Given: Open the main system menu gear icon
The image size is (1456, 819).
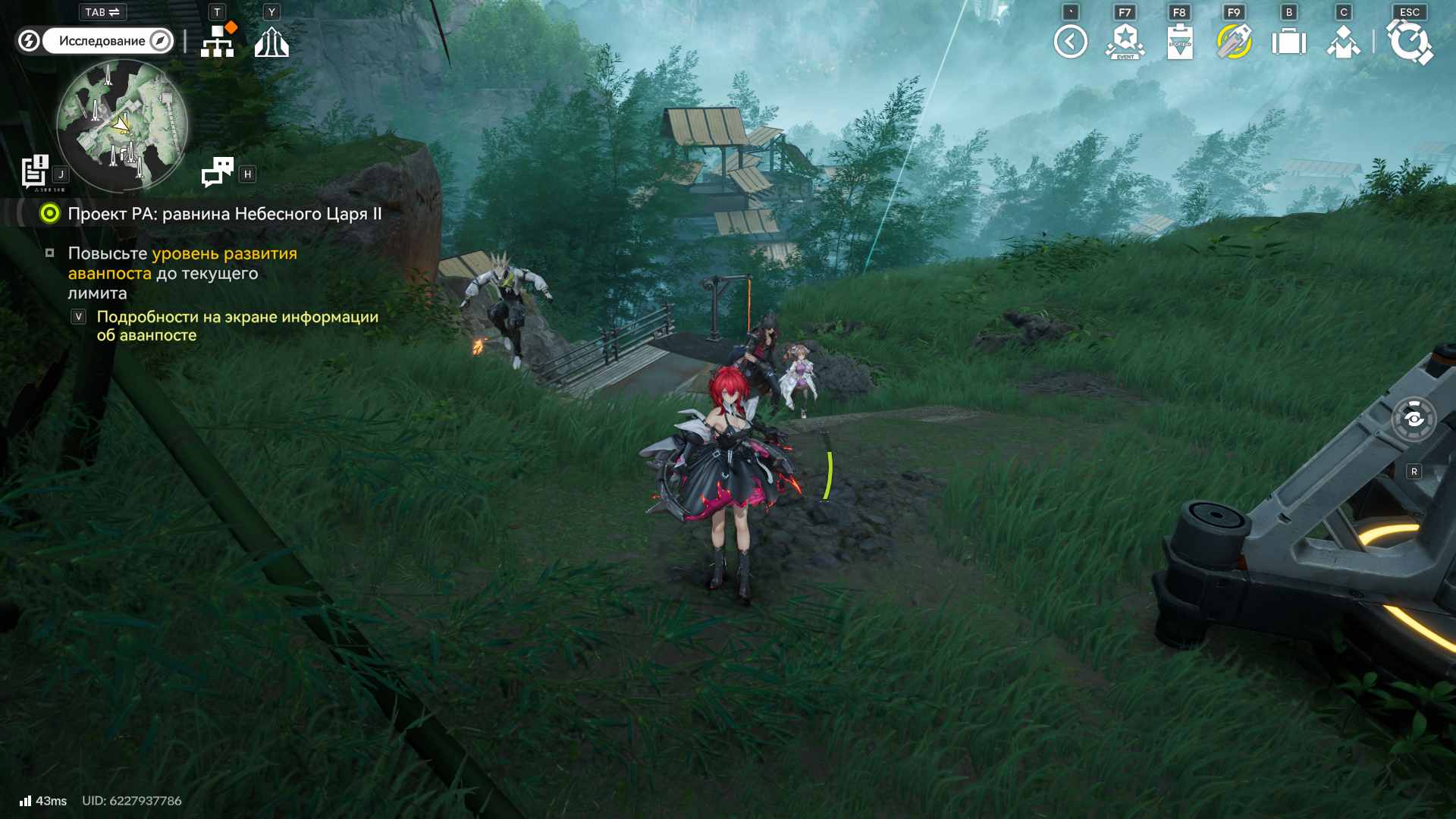Looking at the screenshot, I should [1409, 42].
